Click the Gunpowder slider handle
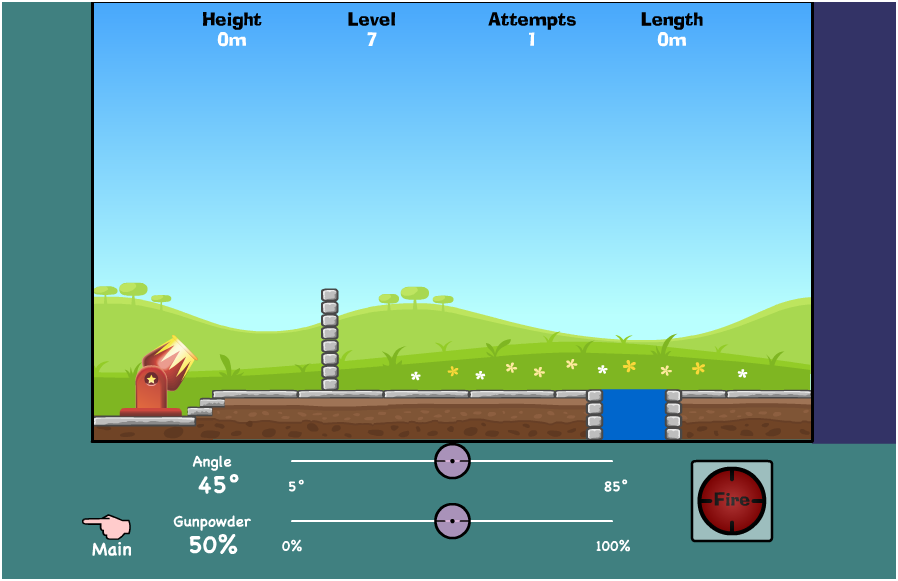Image resolution: width=898 pixels, height=581 pixels. pyautogui.click(x=452, y=521)
